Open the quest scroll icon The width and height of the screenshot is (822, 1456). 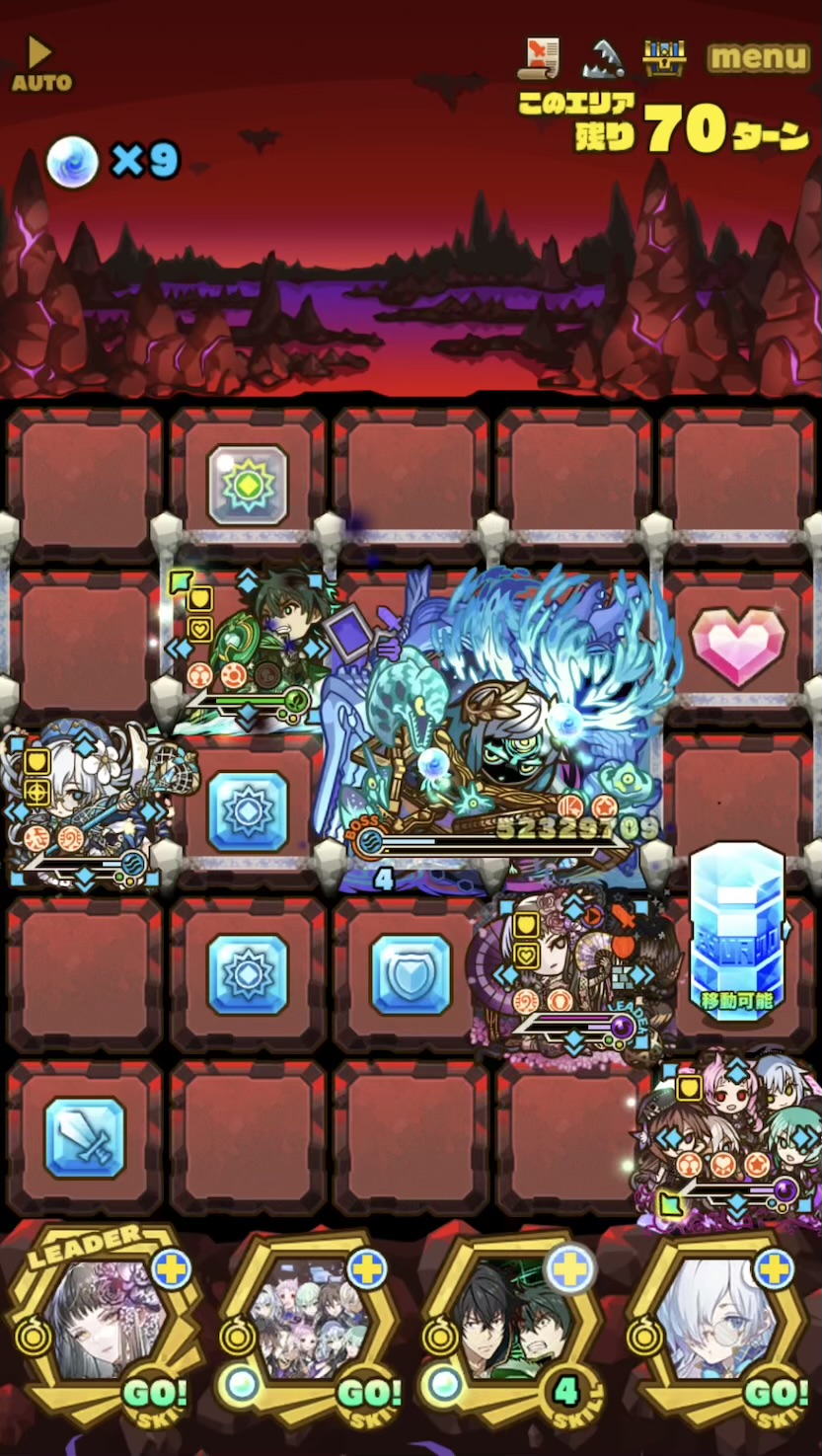[539, 58]
